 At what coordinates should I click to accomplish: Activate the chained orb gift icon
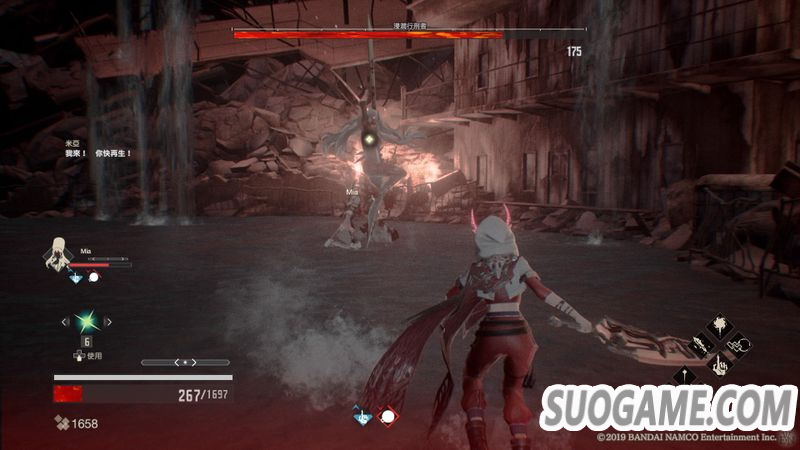tap(741, 346)
